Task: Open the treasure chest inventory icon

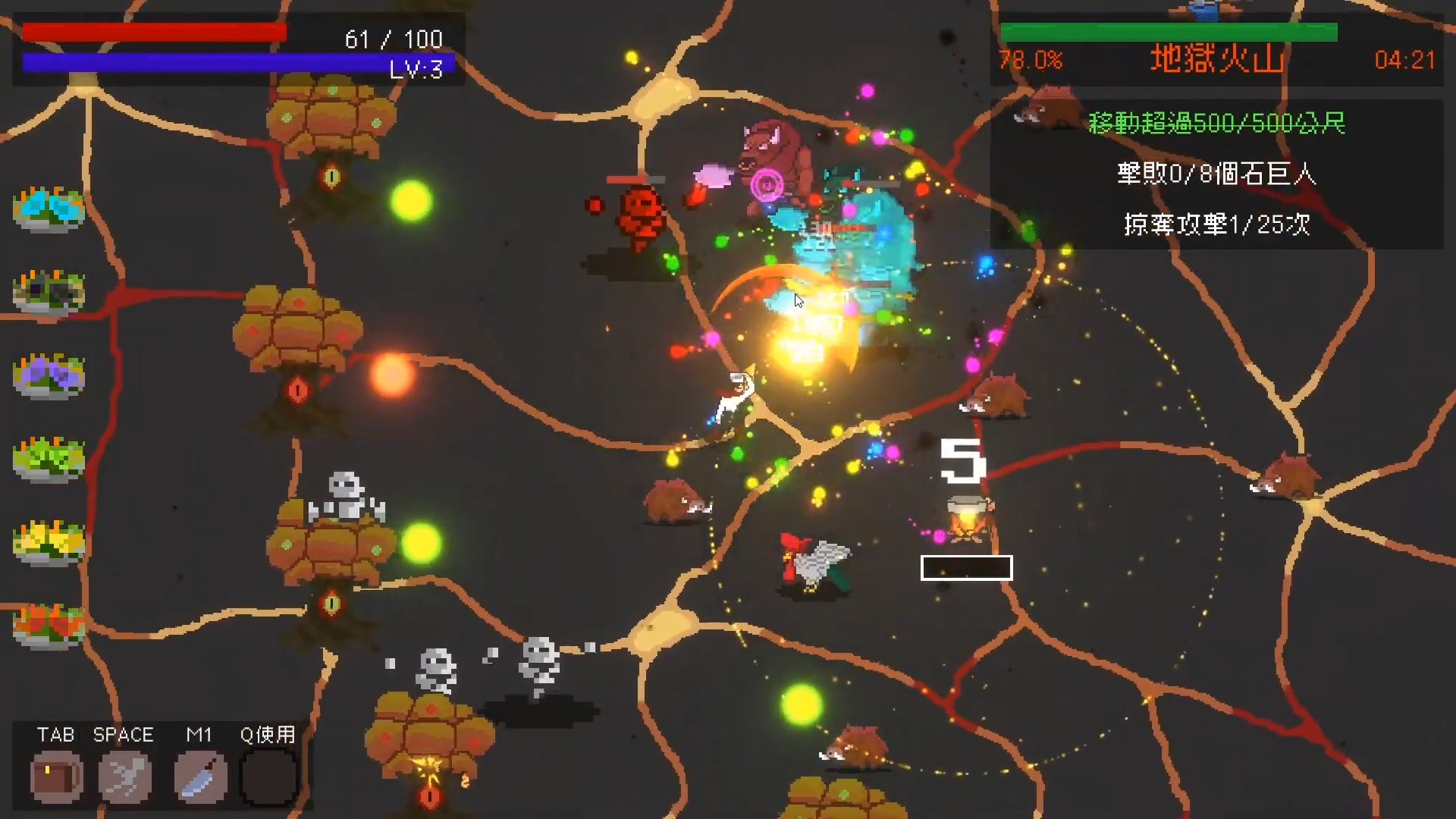Action: pos(57,777)
